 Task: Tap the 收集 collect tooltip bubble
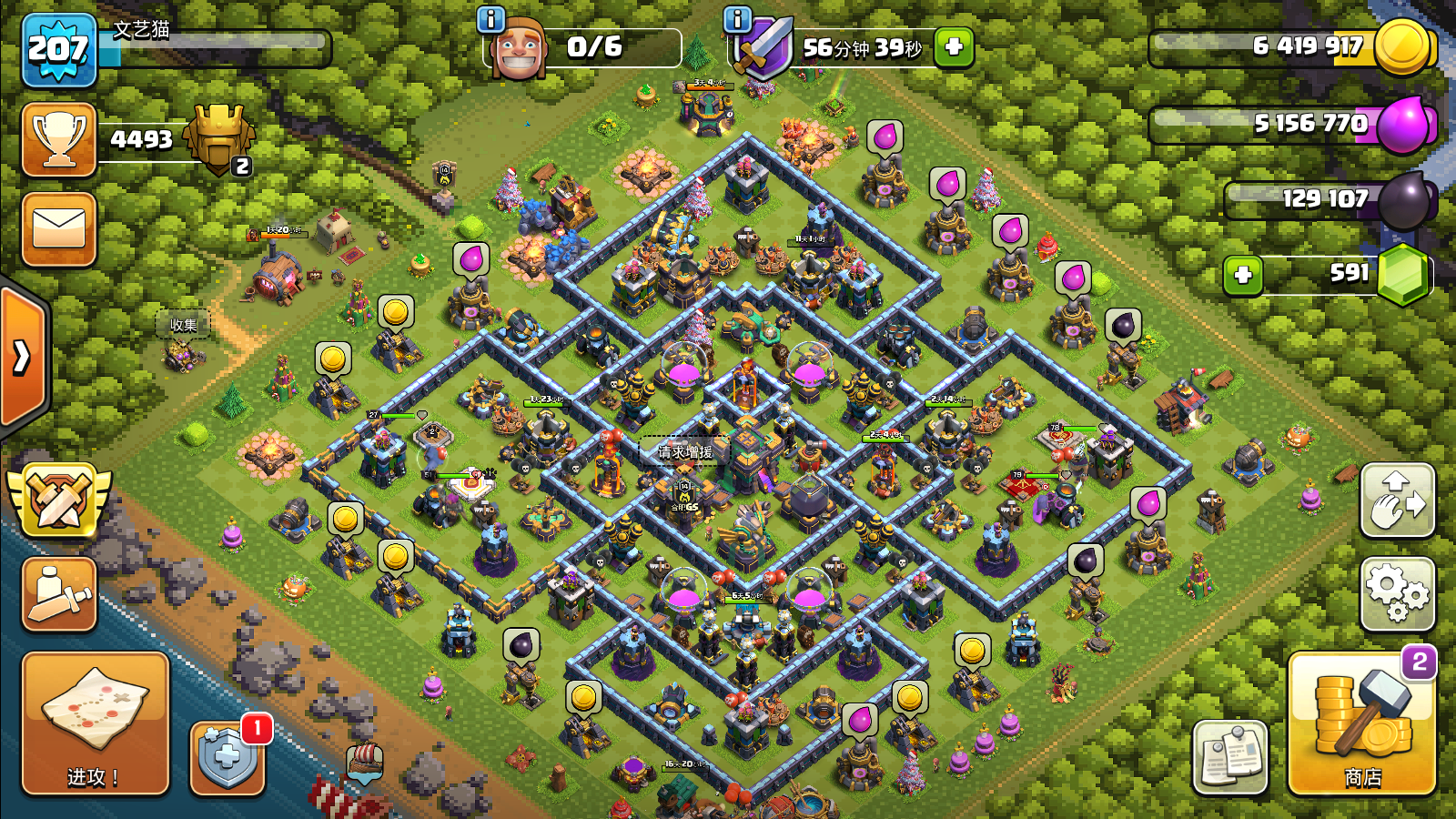point(184,323)
